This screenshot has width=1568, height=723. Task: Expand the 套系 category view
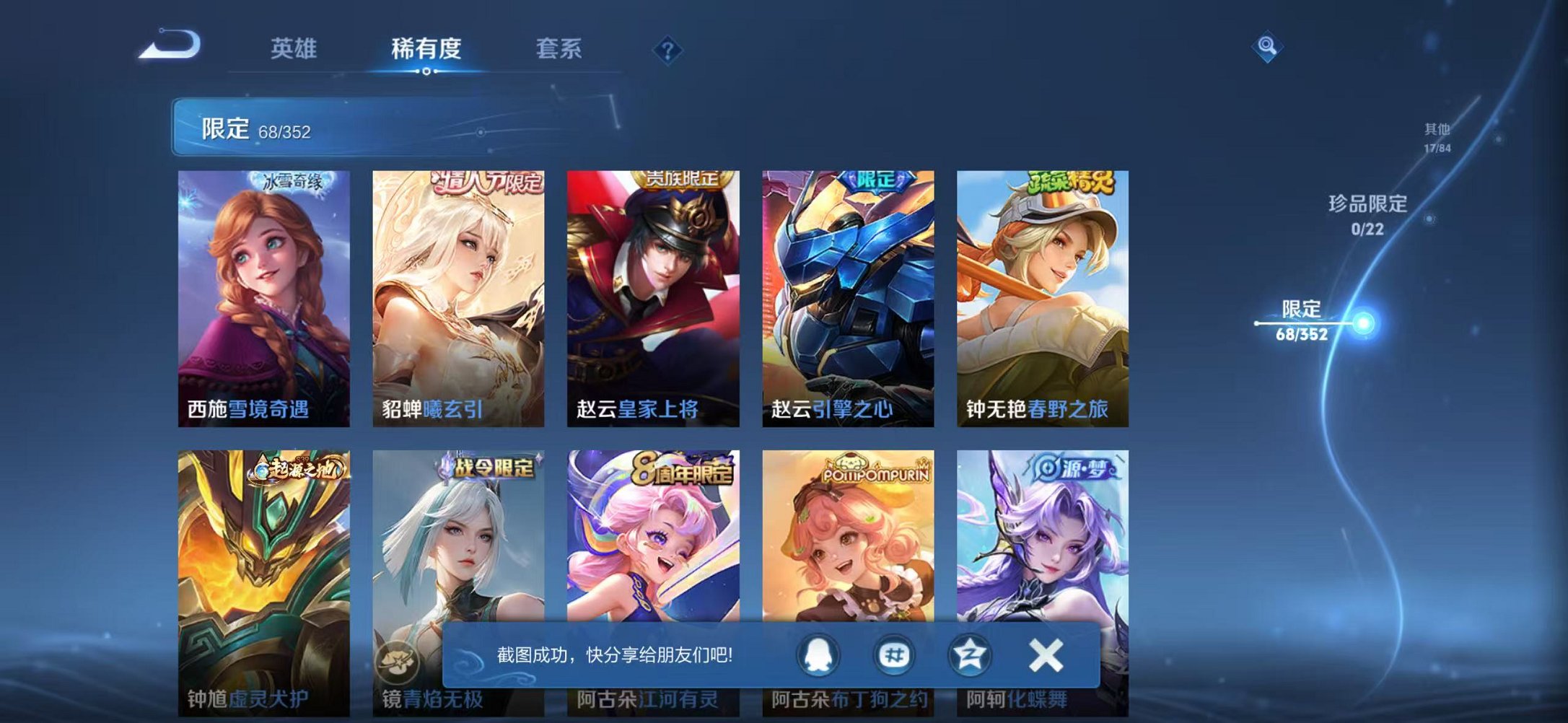coord(558,49)
